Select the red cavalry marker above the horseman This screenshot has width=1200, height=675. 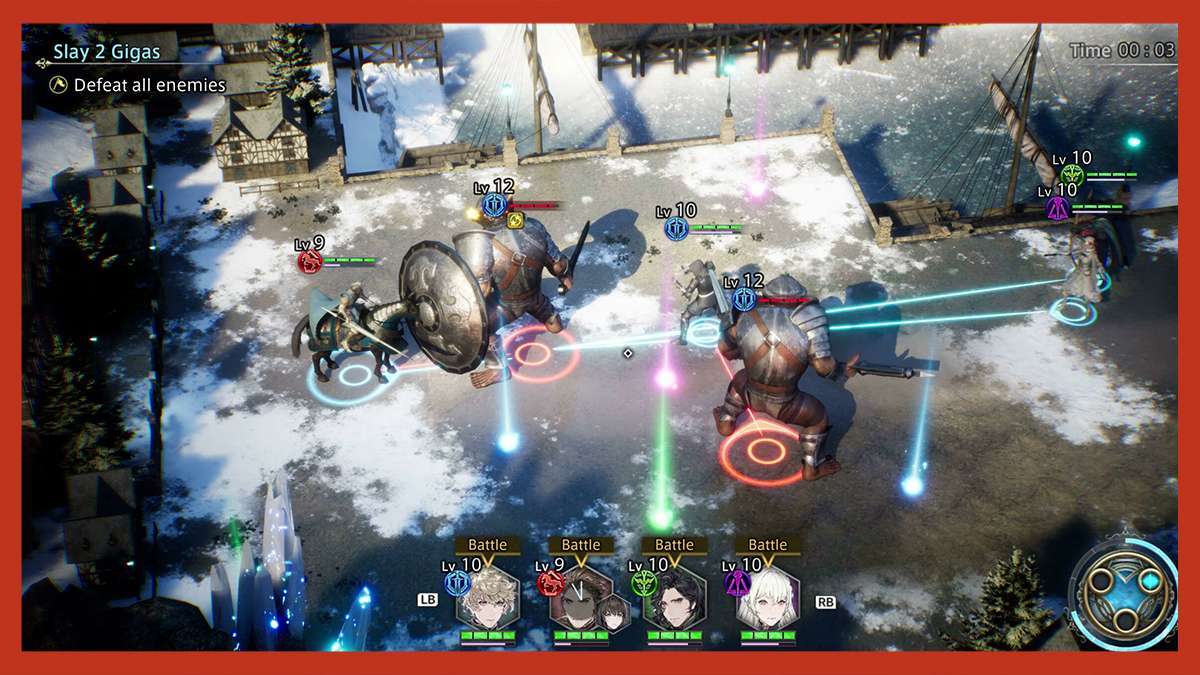pos(309,262)
